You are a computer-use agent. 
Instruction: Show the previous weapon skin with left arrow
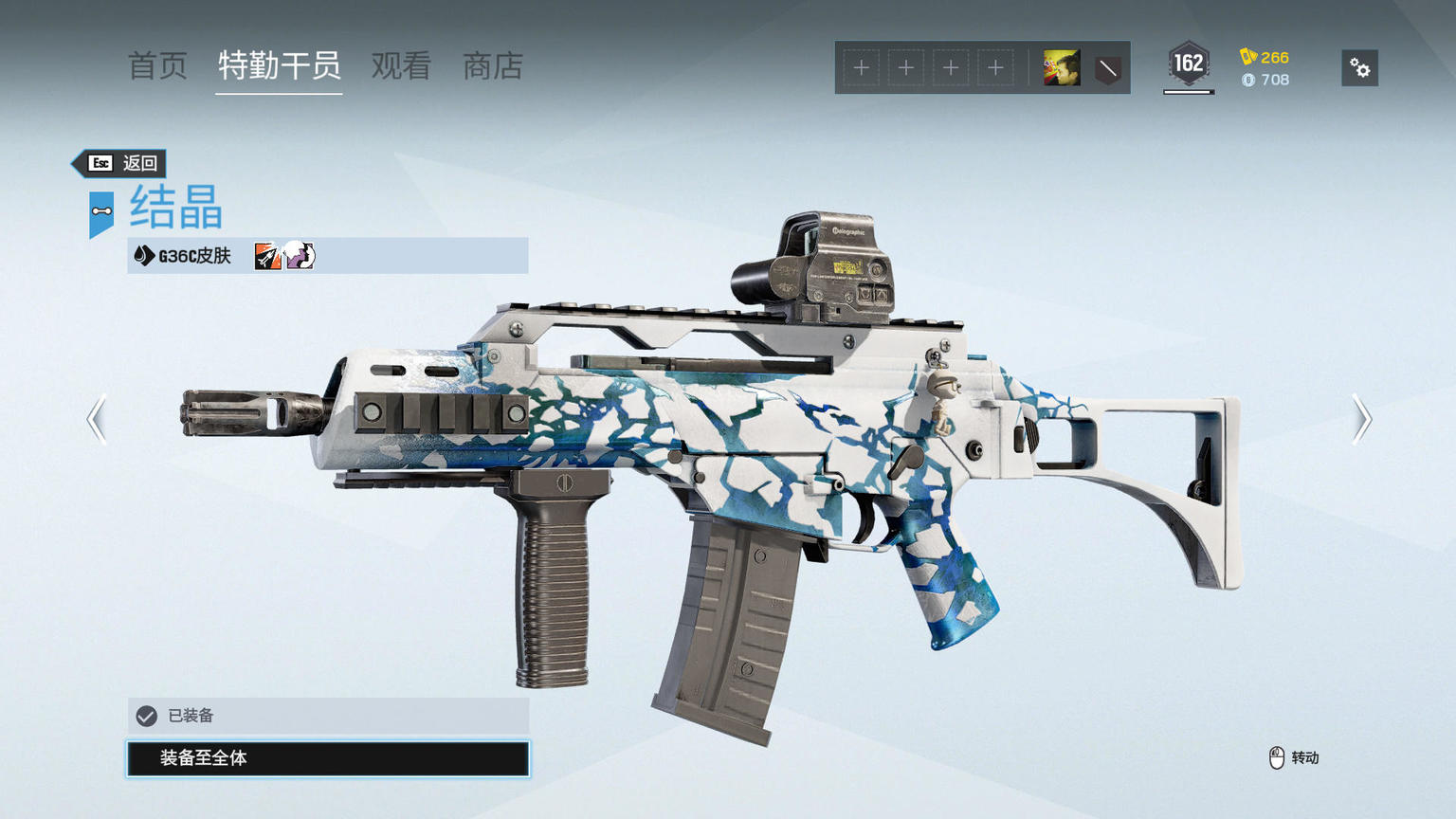[97, 419]
